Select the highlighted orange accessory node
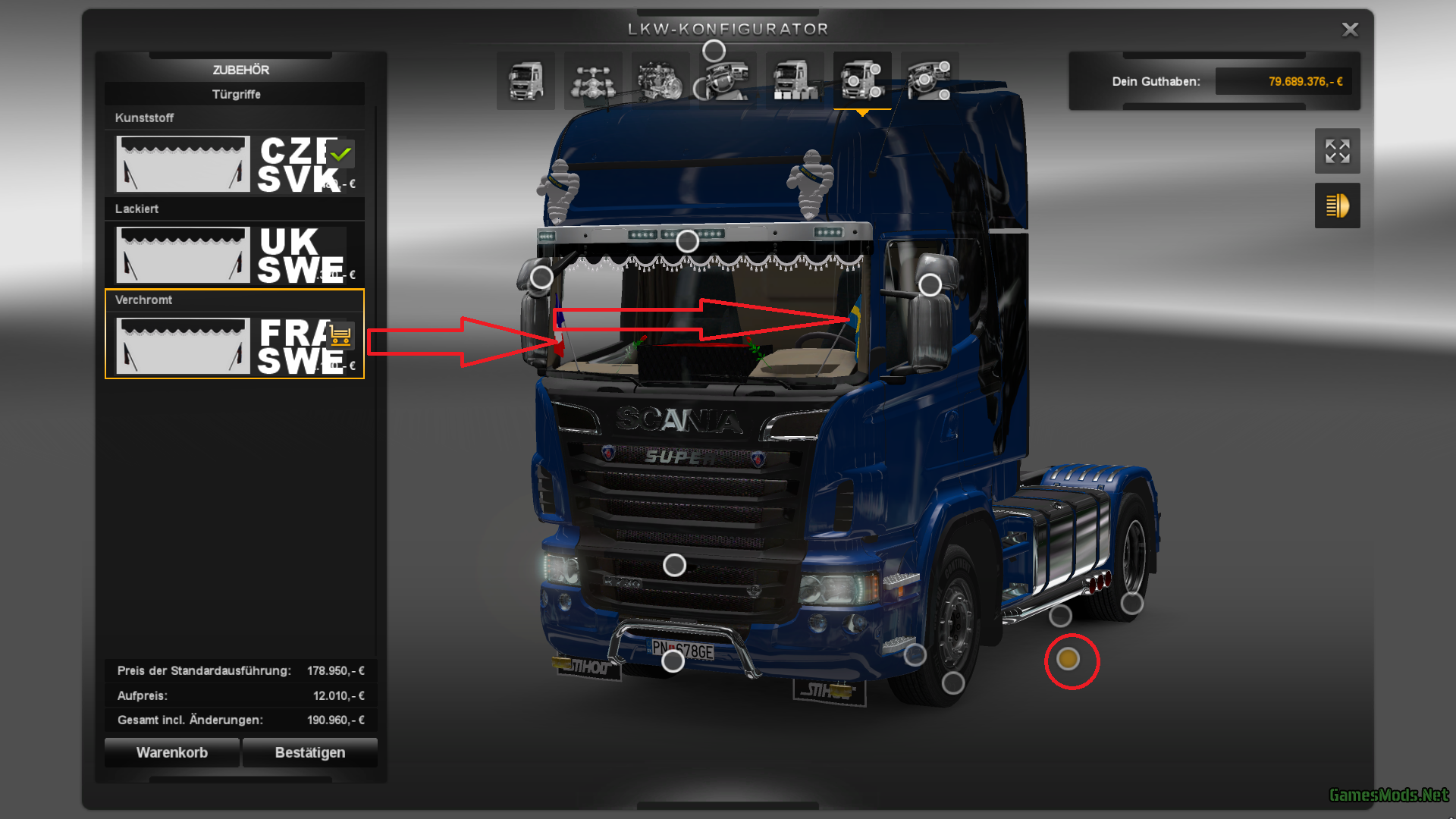1456x819 pixels. 1068,659
